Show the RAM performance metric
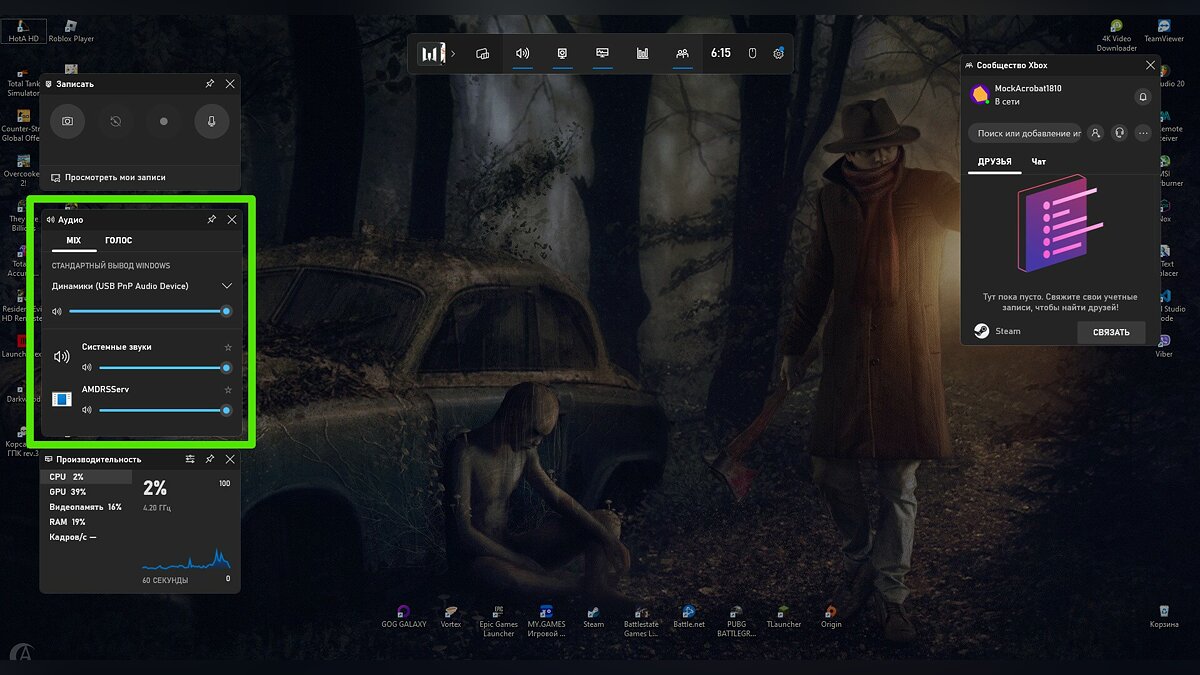The image size is (1200, 675). coord(68,522)
